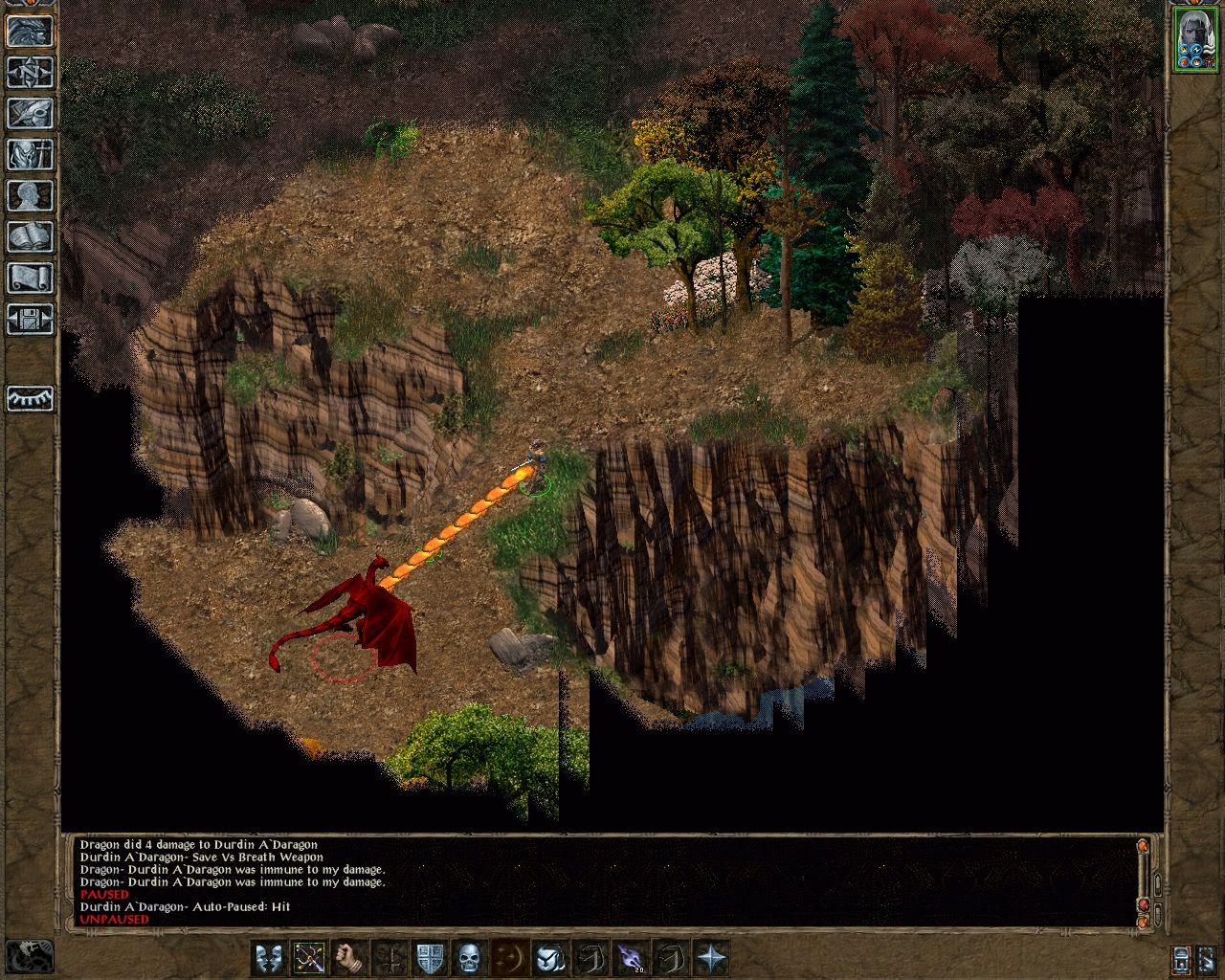The image size is (1225, 980).
Task: Select the highlighted halberd quick weapon slot
Action: pos(307,958)
